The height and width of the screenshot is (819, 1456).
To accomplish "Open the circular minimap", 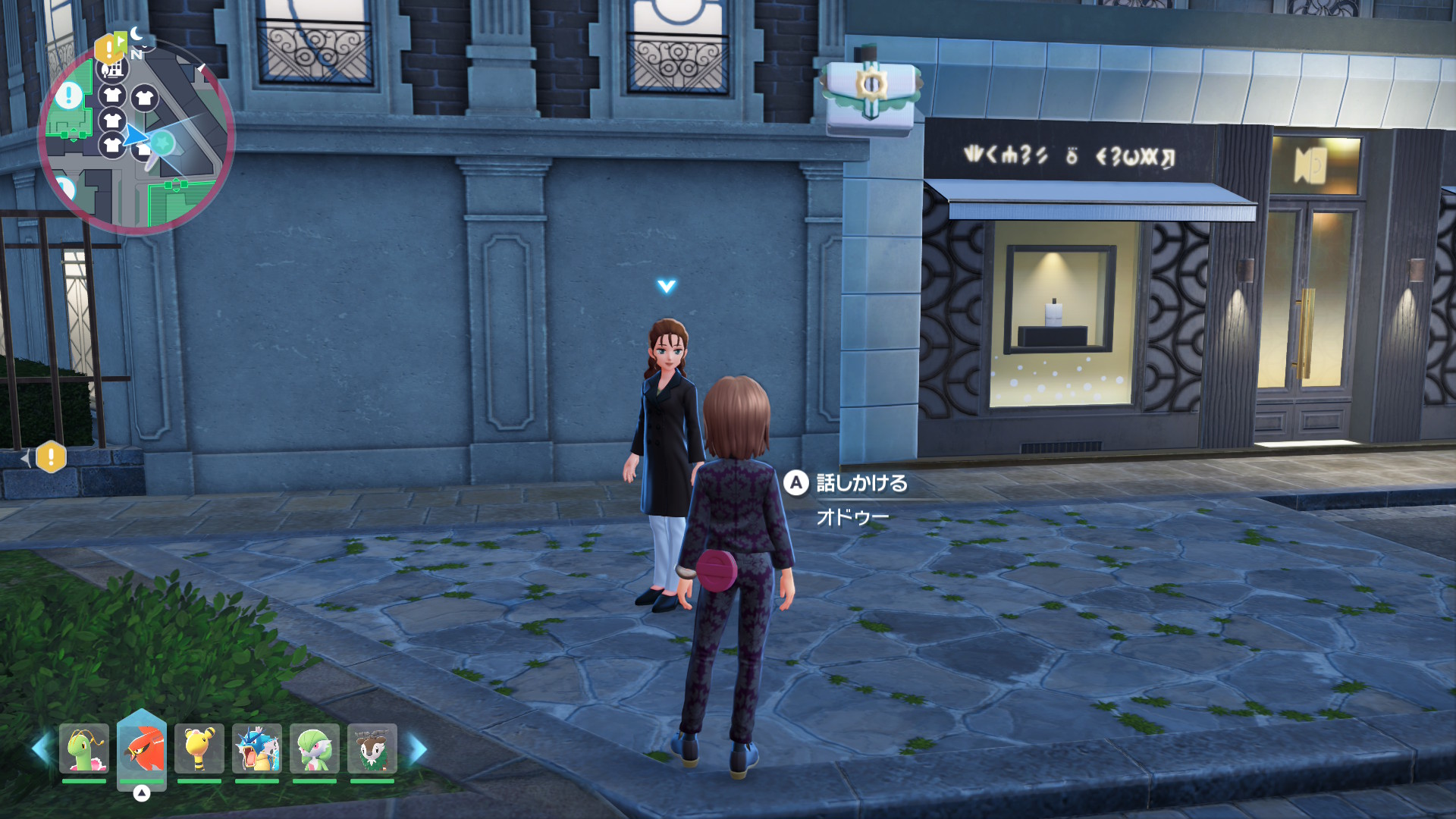I will click(136, 136).
